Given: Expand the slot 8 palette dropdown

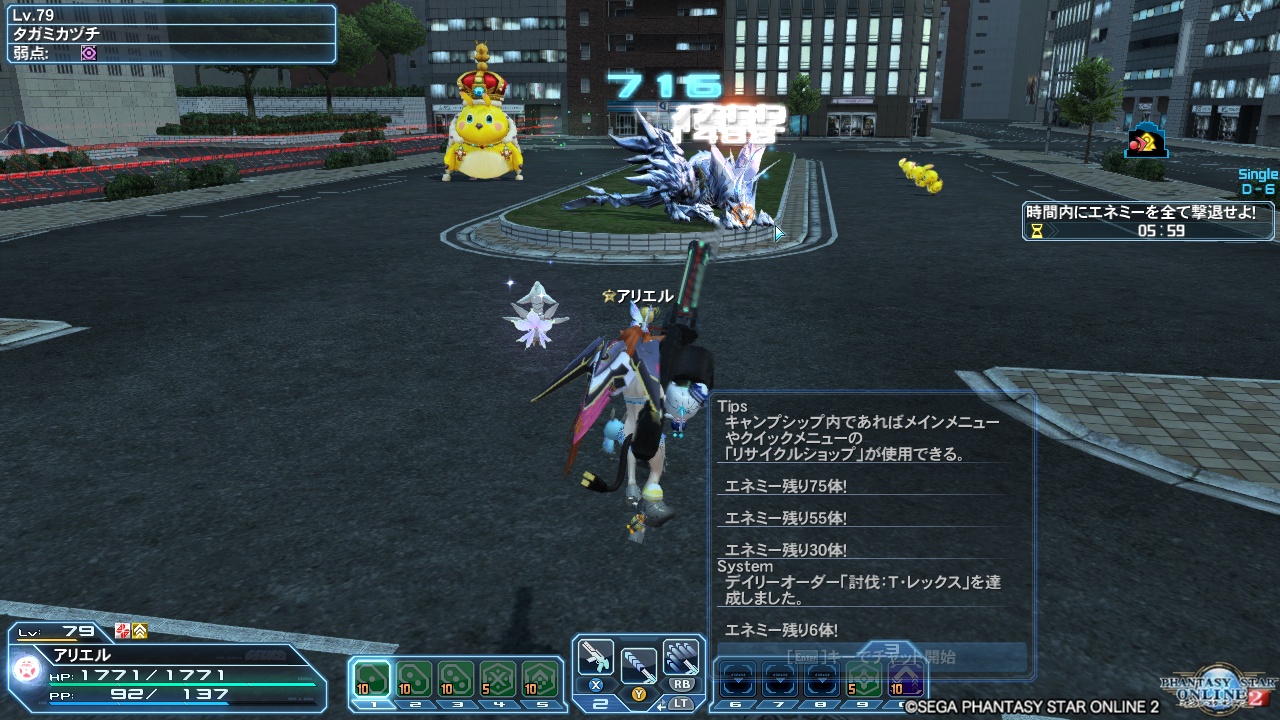Looking at the screenshot, I should 821,679.
